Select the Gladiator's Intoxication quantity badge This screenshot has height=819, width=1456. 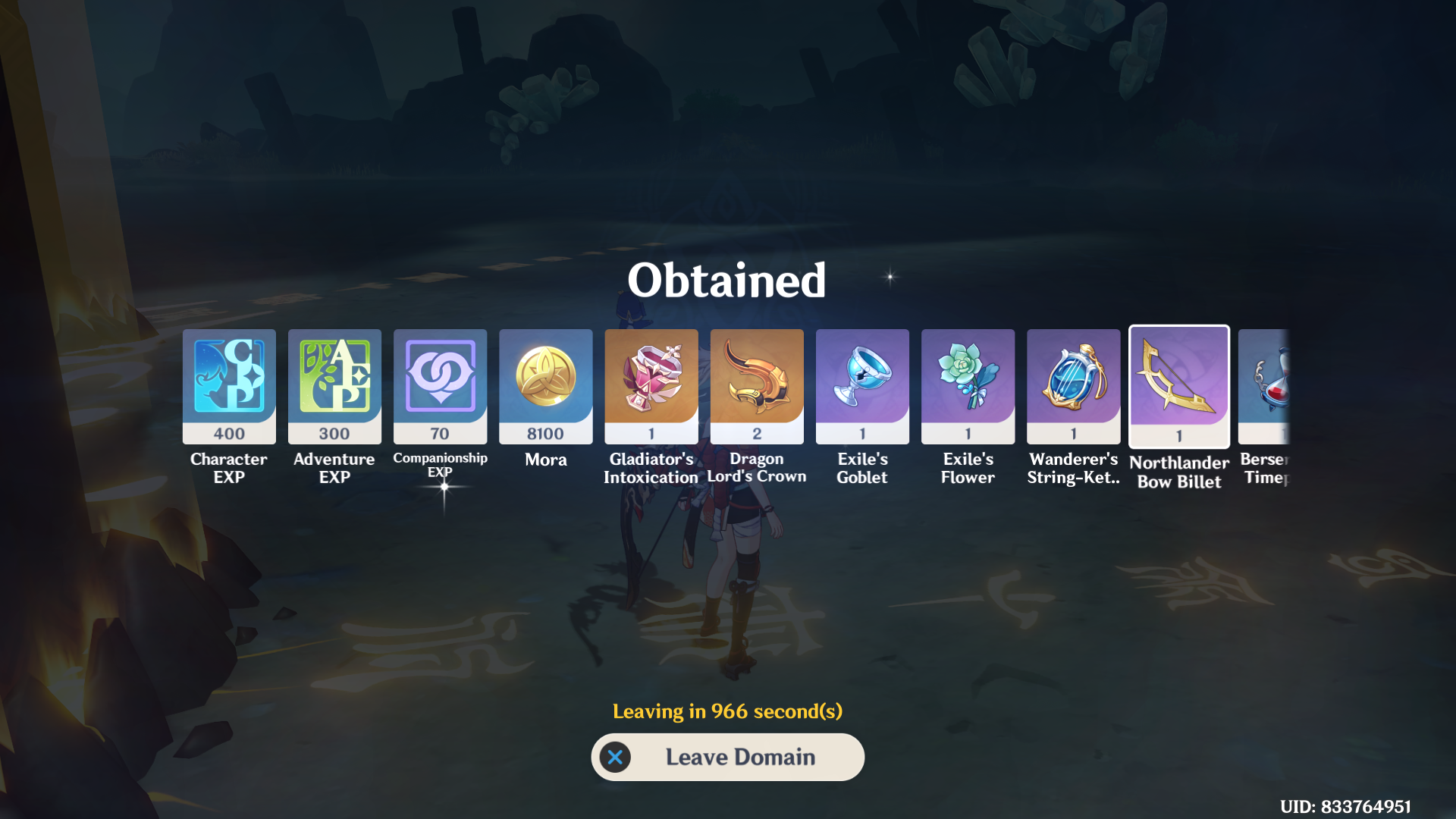point(651,432)
